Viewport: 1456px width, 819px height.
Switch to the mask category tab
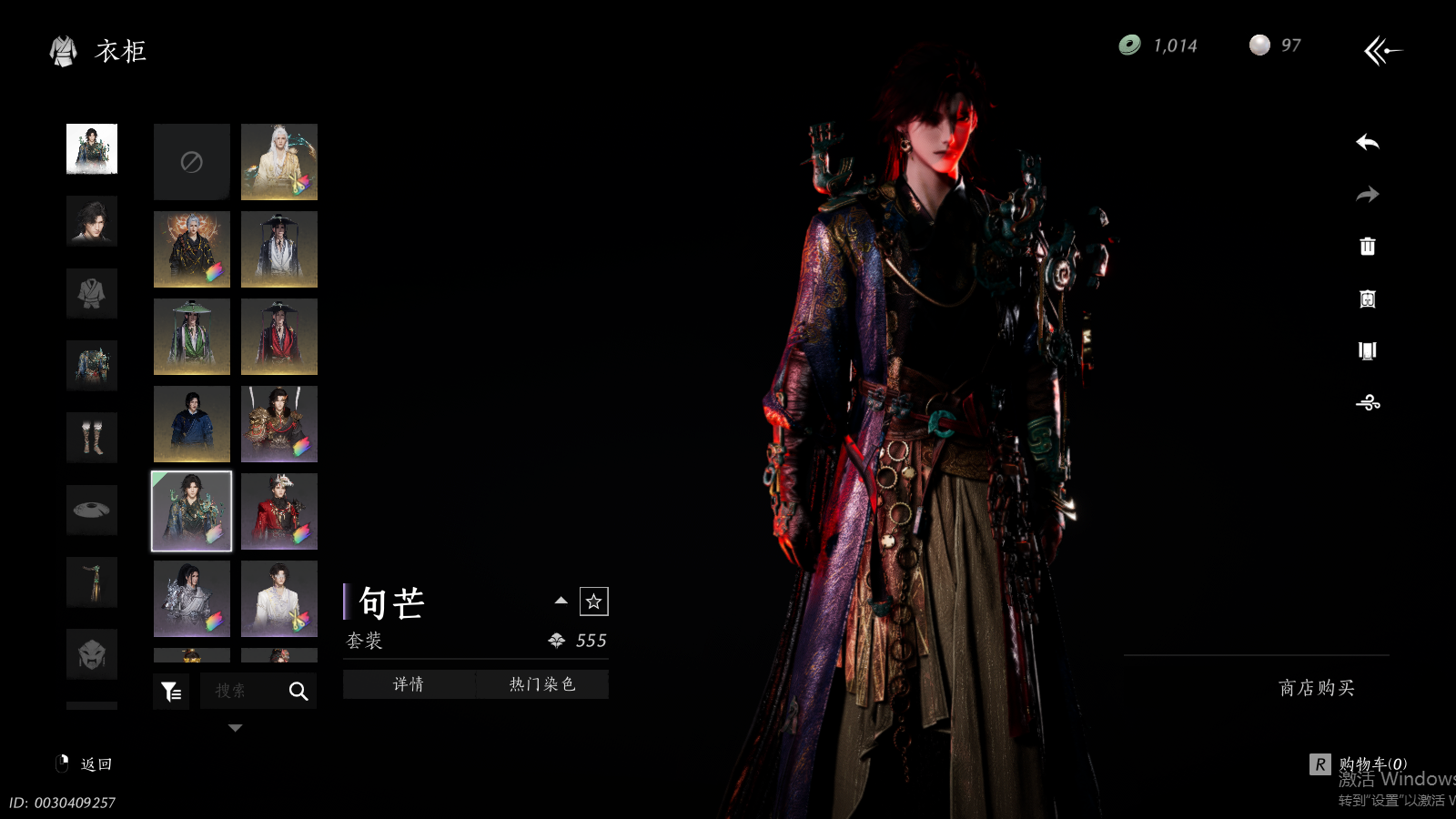(x=92, y=653)
